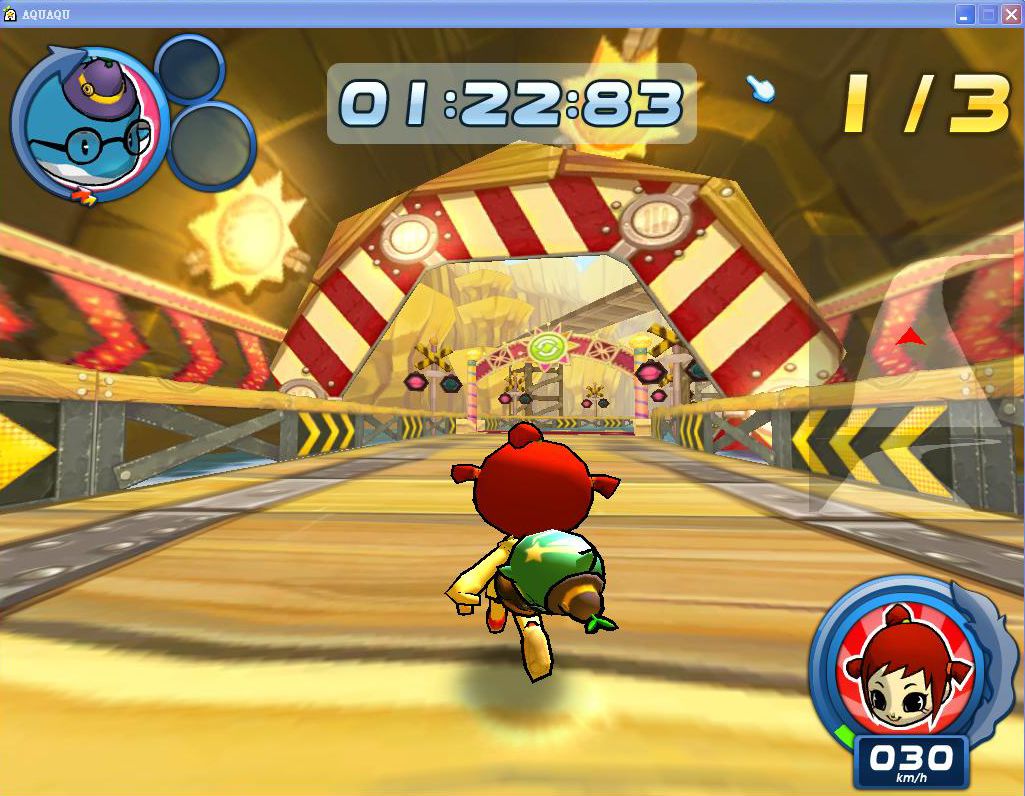Screen dimensions: 1025x796
Task: Select the smaller empty item bubble
Action: coord(189,69)
